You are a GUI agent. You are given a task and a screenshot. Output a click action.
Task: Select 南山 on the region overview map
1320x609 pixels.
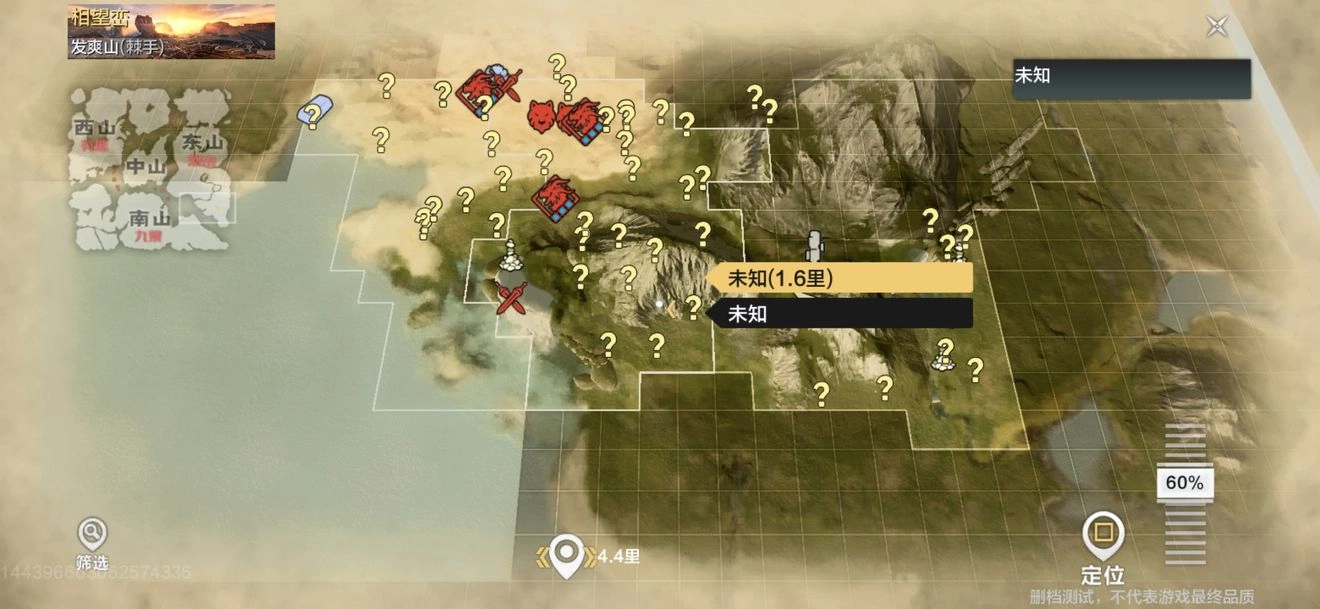click(x=150, y=218)
